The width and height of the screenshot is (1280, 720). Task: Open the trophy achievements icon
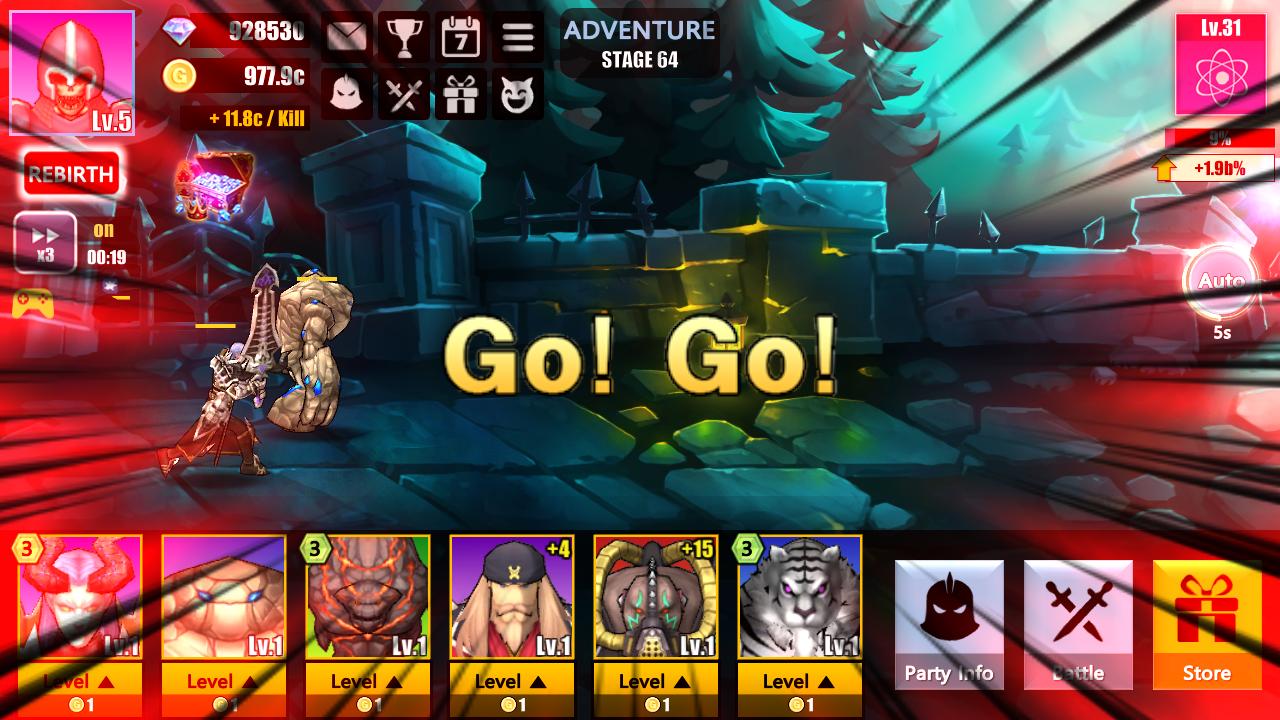point(404,37)
